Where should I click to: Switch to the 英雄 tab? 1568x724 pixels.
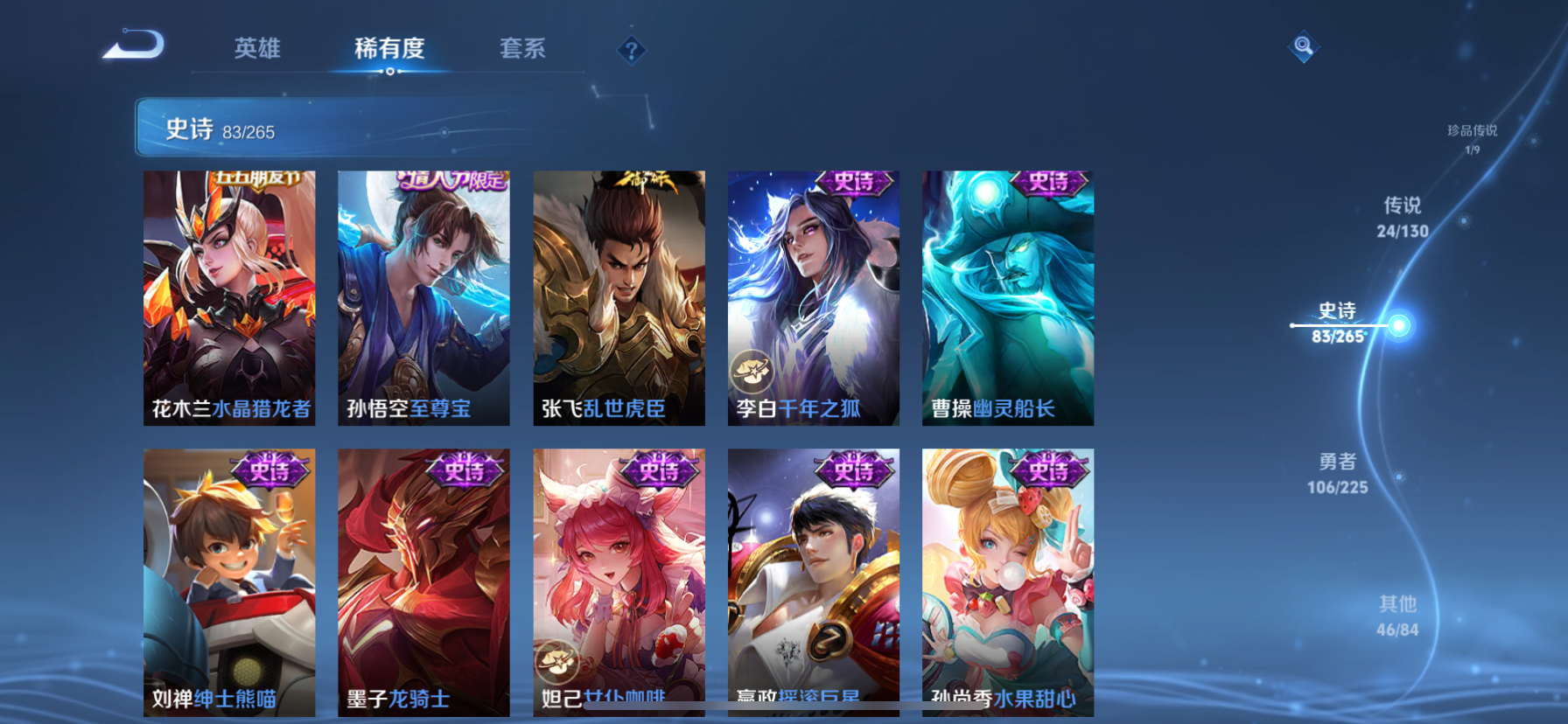pos(256,50)
